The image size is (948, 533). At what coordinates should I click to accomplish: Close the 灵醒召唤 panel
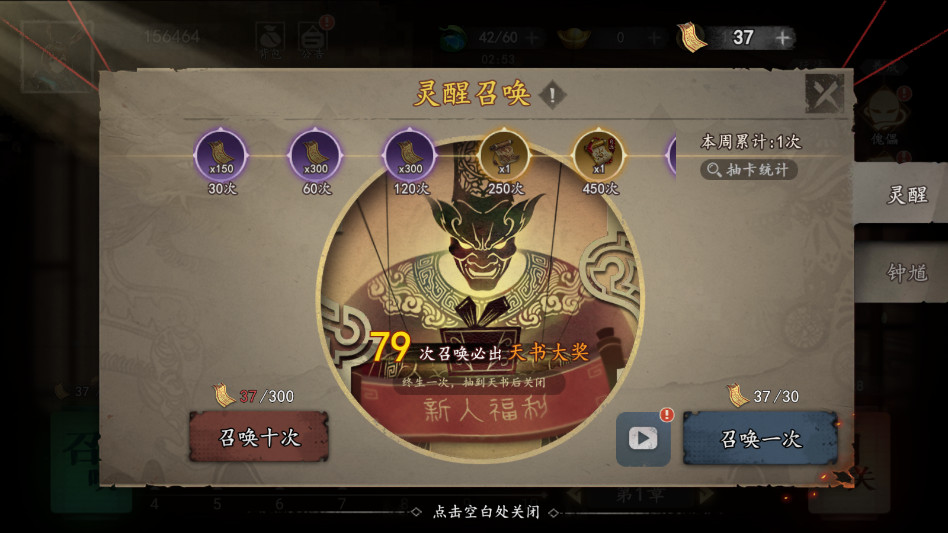825,94
